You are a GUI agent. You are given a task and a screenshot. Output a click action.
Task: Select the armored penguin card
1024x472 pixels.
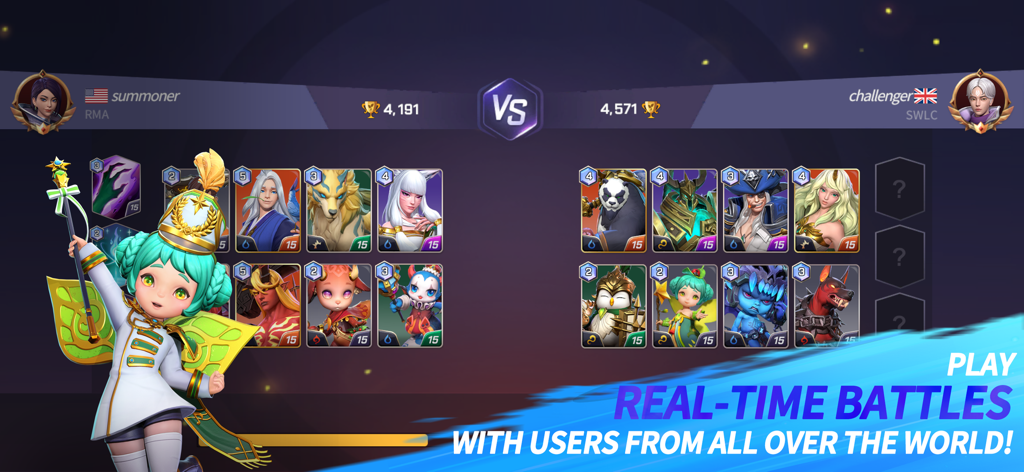pyautogui.click(x=614, y=306)
